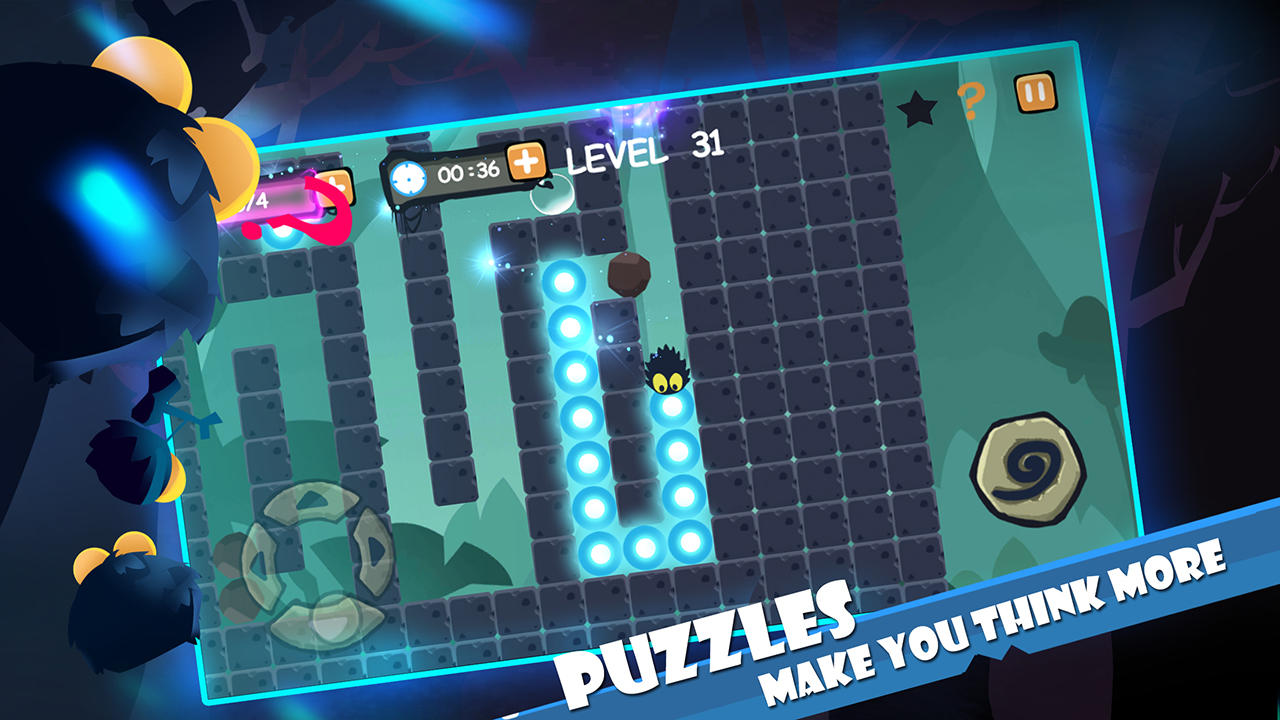Image resolution: width=1280 pixels, height=720 pixels.
Task: Open the pause menu via the orange pause icon
Action: (1037, 91)
